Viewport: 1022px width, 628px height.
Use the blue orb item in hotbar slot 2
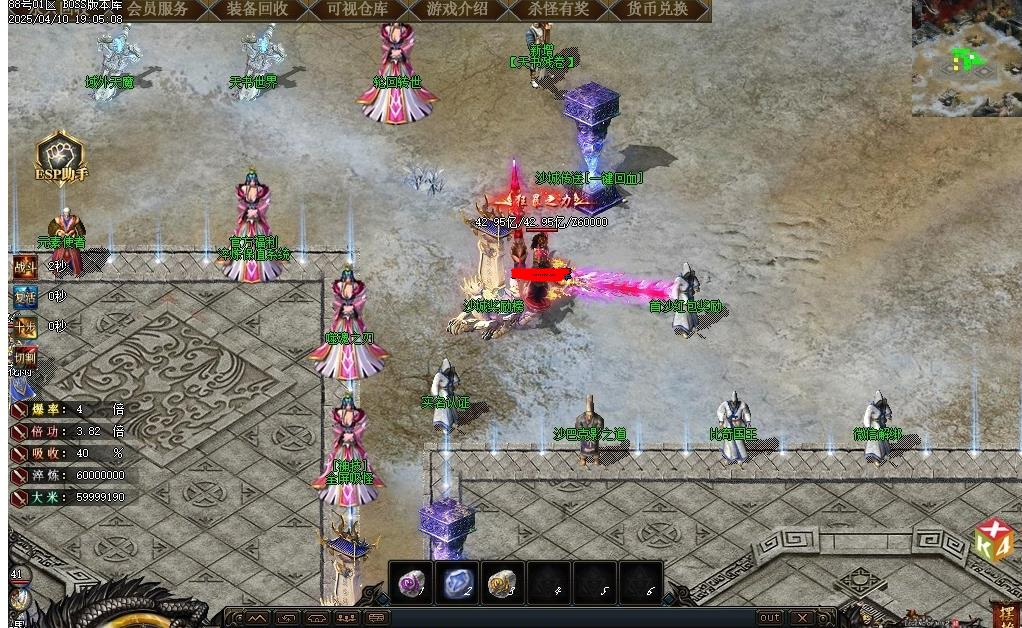(457, 583)
